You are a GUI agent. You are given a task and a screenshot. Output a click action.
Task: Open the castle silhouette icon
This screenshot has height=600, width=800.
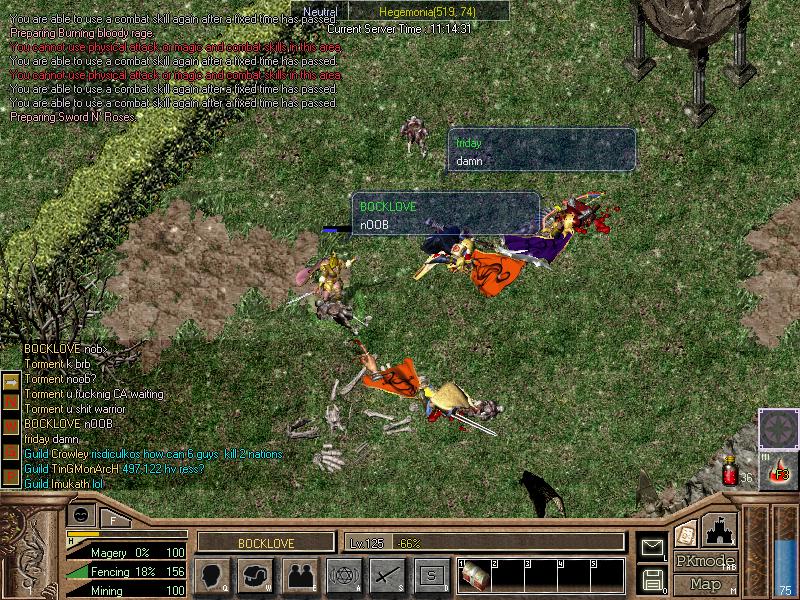[720, 527]
